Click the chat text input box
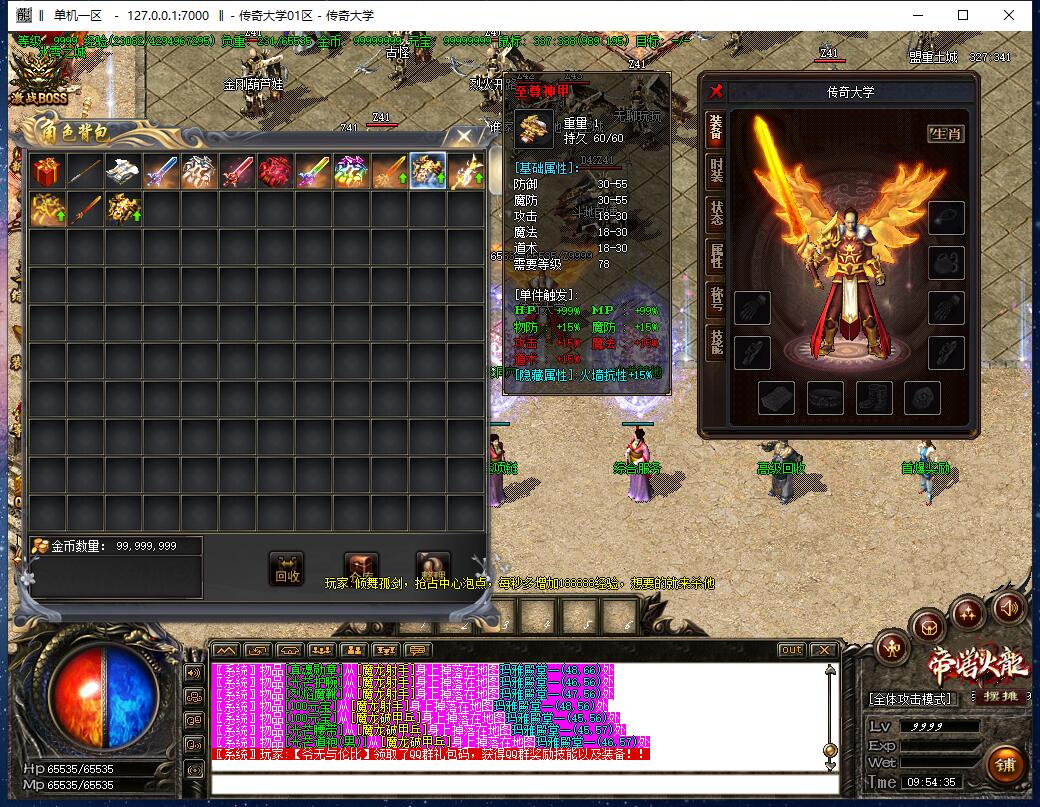The height and width of the screenshot is (807, 1040). 520,783
